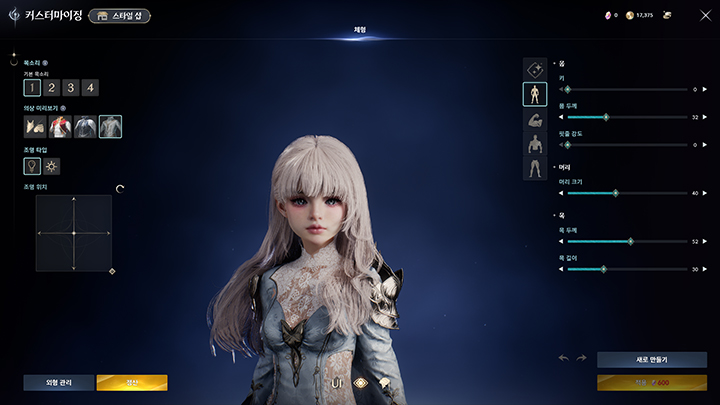Adjust the 머리 크기 head size slider
This screenshot has width=720, height=405.
(x=615, y=193)
